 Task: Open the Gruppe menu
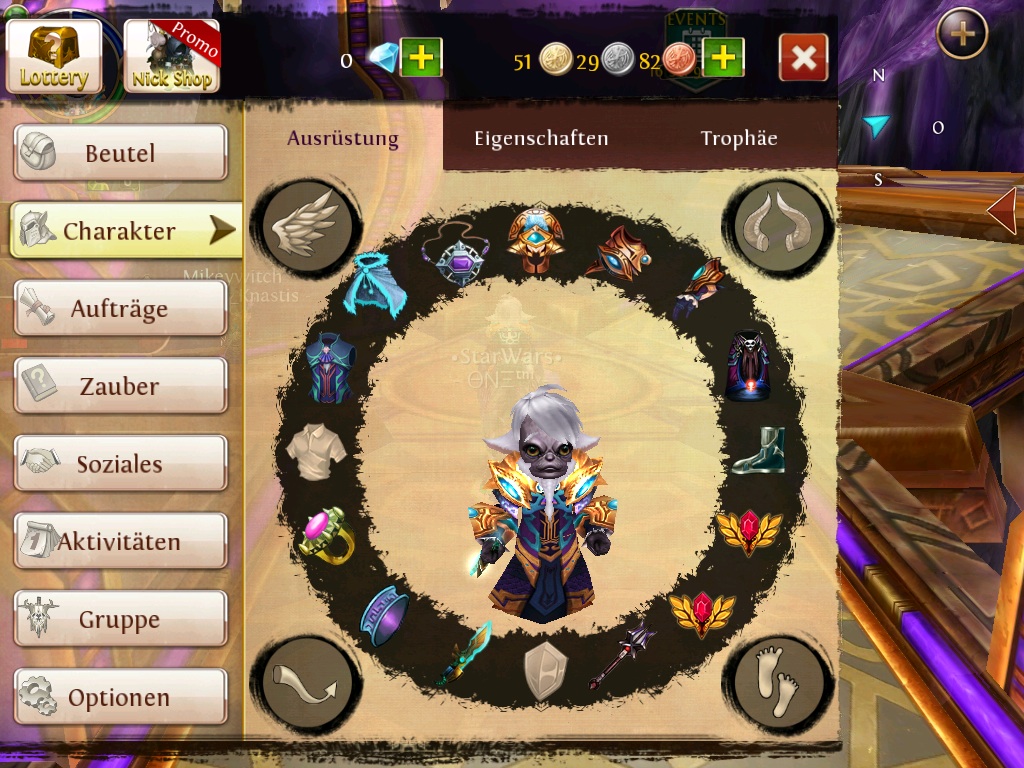(x=120, y=620)
